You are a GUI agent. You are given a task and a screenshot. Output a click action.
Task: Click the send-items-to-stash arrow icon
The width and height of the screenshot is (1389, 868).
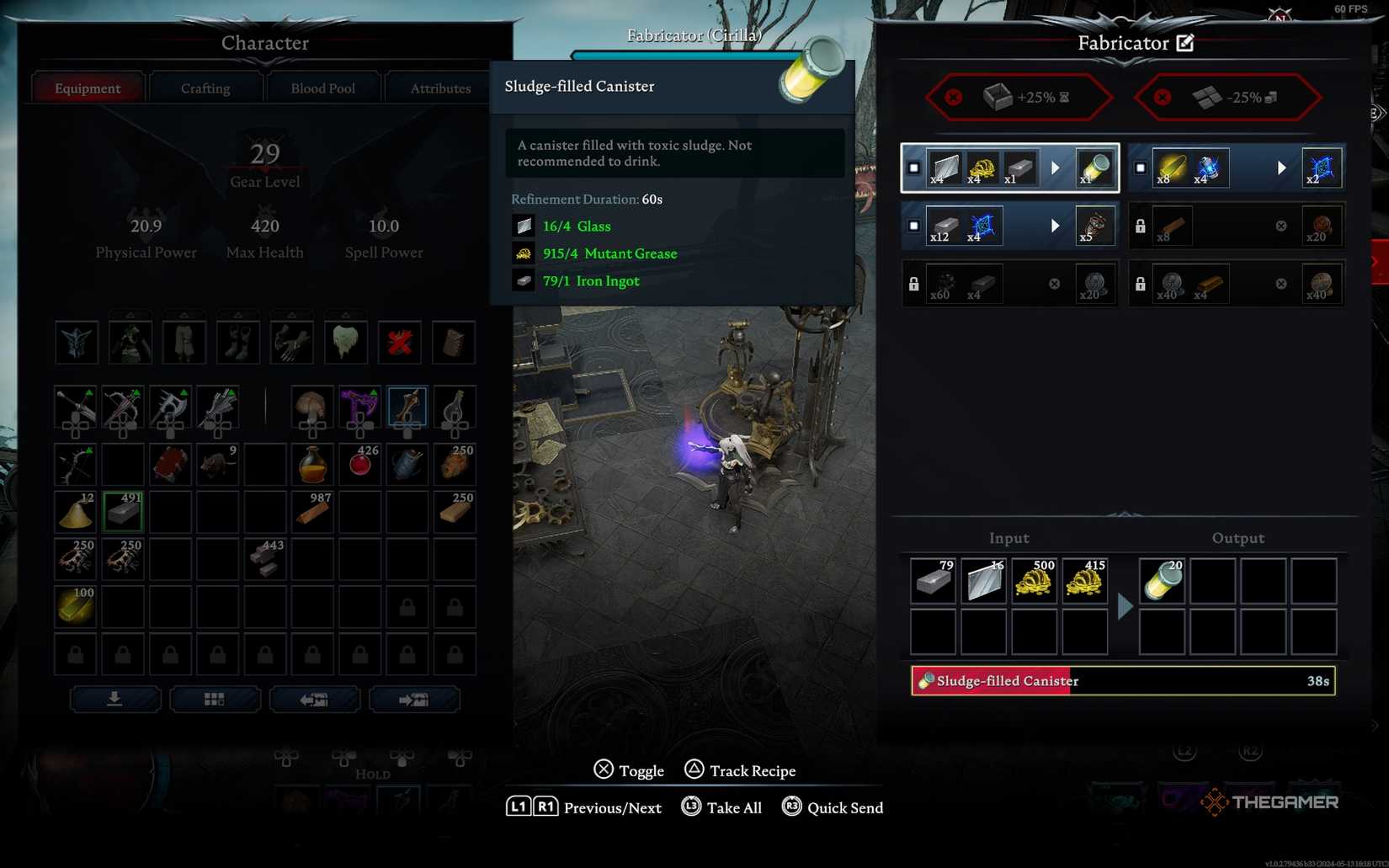pyautogui.click(x=416, y=699)
